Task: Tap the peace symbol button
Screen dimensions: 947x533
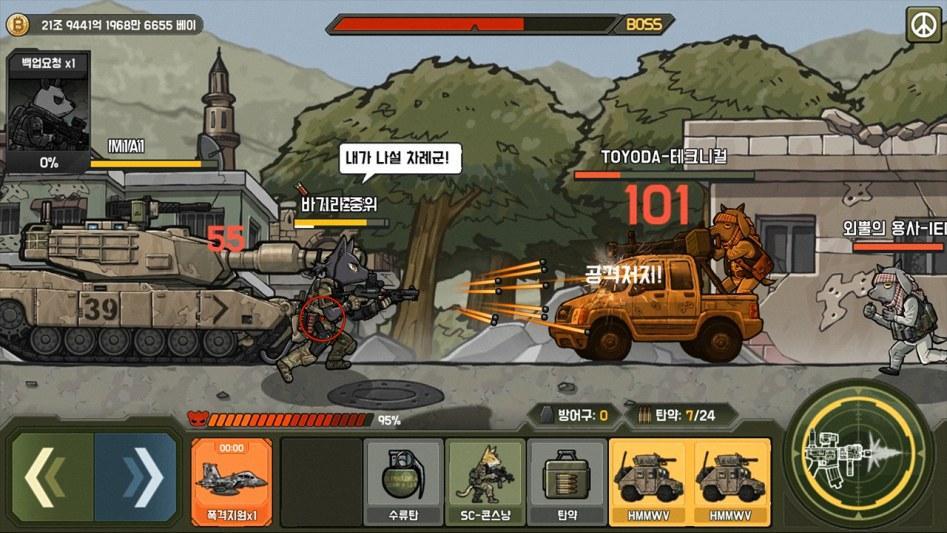Action: click(922, 25)
